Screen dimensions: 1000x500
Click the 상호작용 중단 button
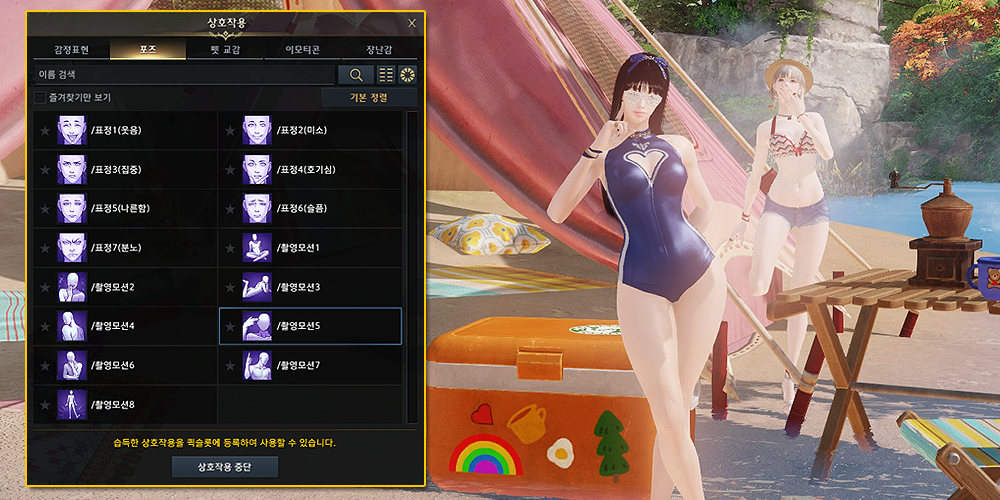point(225,467)
